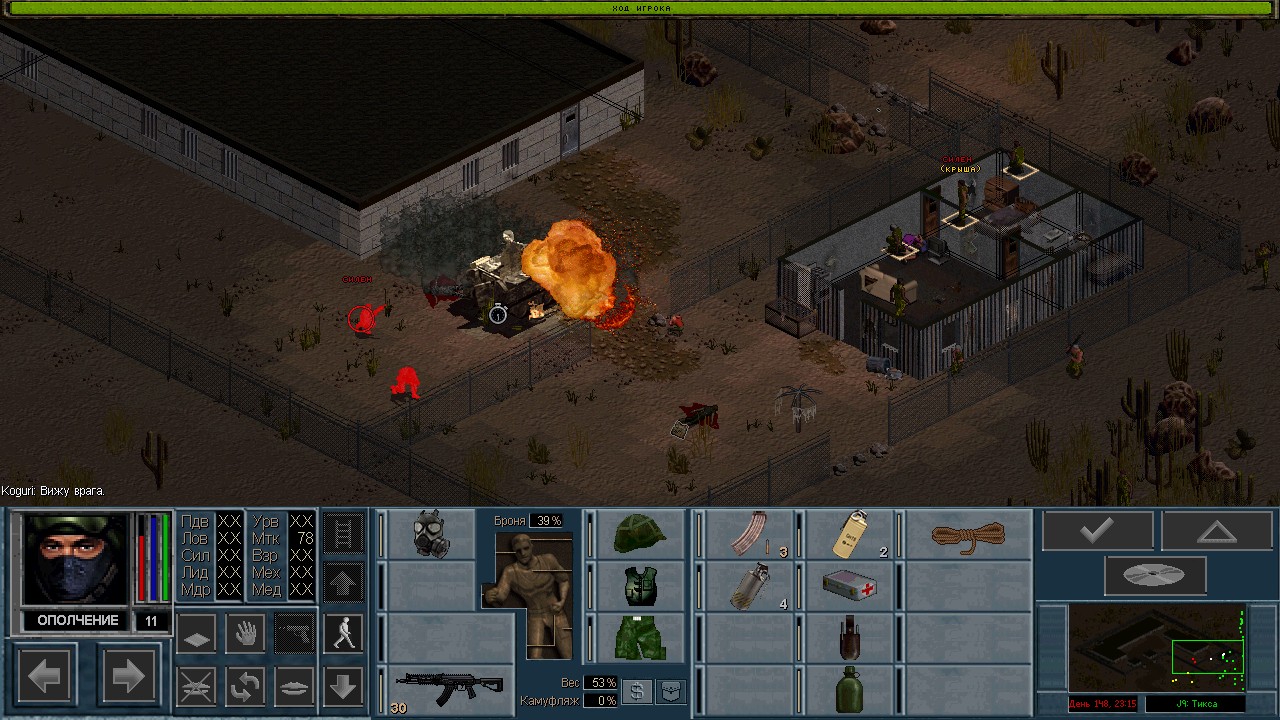Screen dimensions: 1280x720
Task: Click the ladder climb button
Action: (342, 533)
